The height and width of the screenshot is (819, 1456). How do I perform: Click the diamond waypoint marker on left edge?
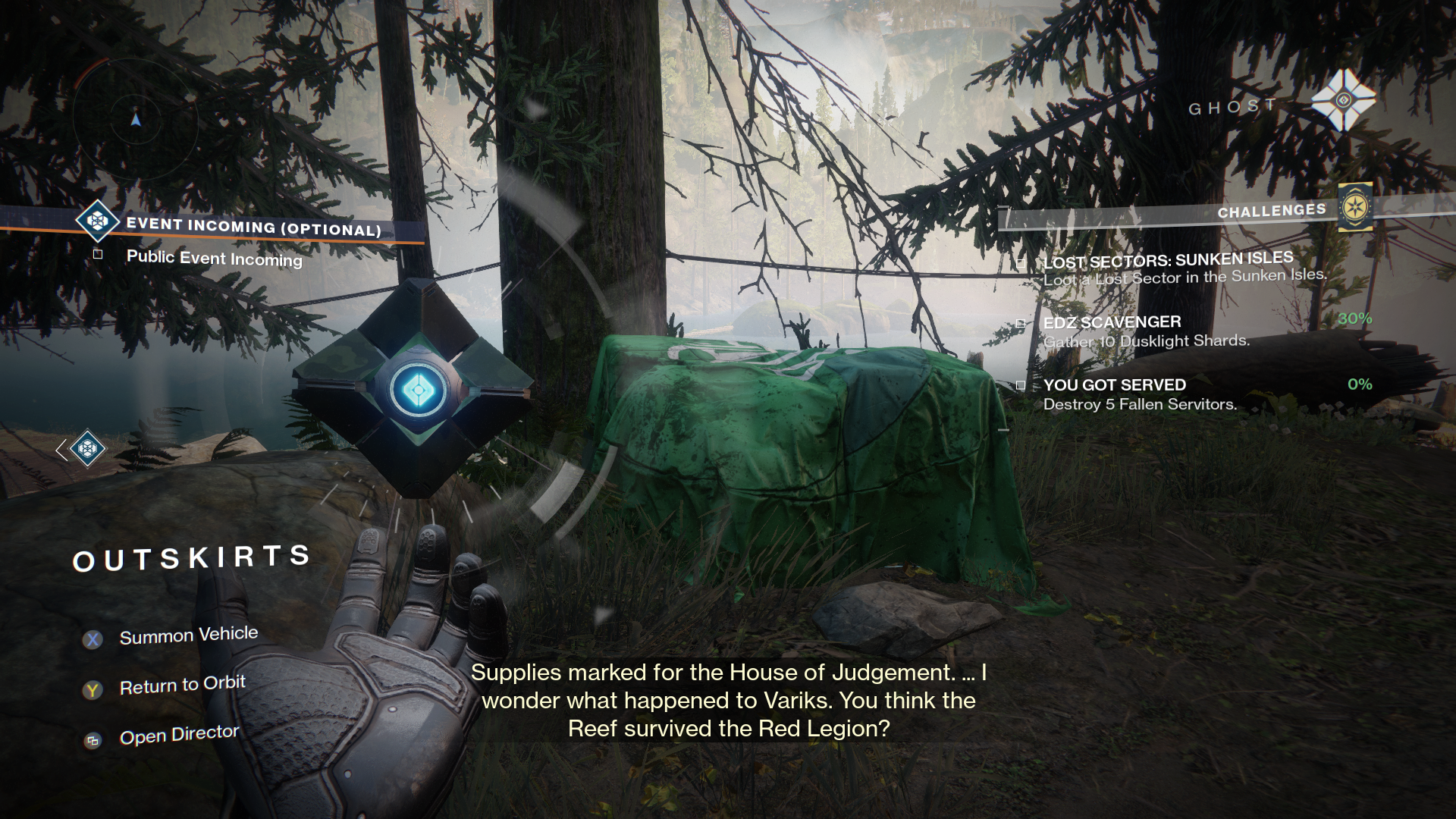(86, 448)
